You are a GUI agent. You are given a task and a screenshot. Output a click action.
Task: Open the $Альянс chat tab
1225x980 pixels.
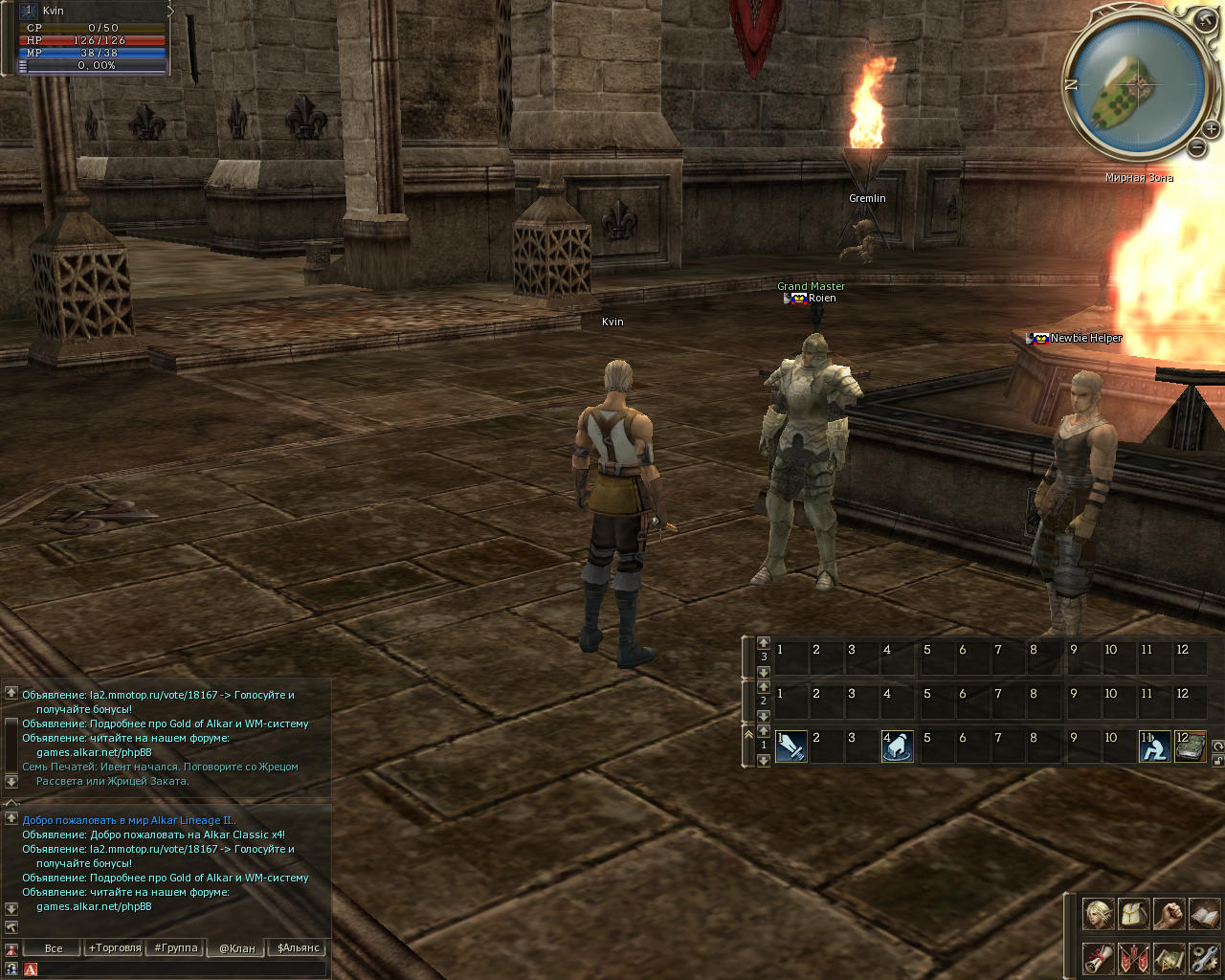point(299,948)
